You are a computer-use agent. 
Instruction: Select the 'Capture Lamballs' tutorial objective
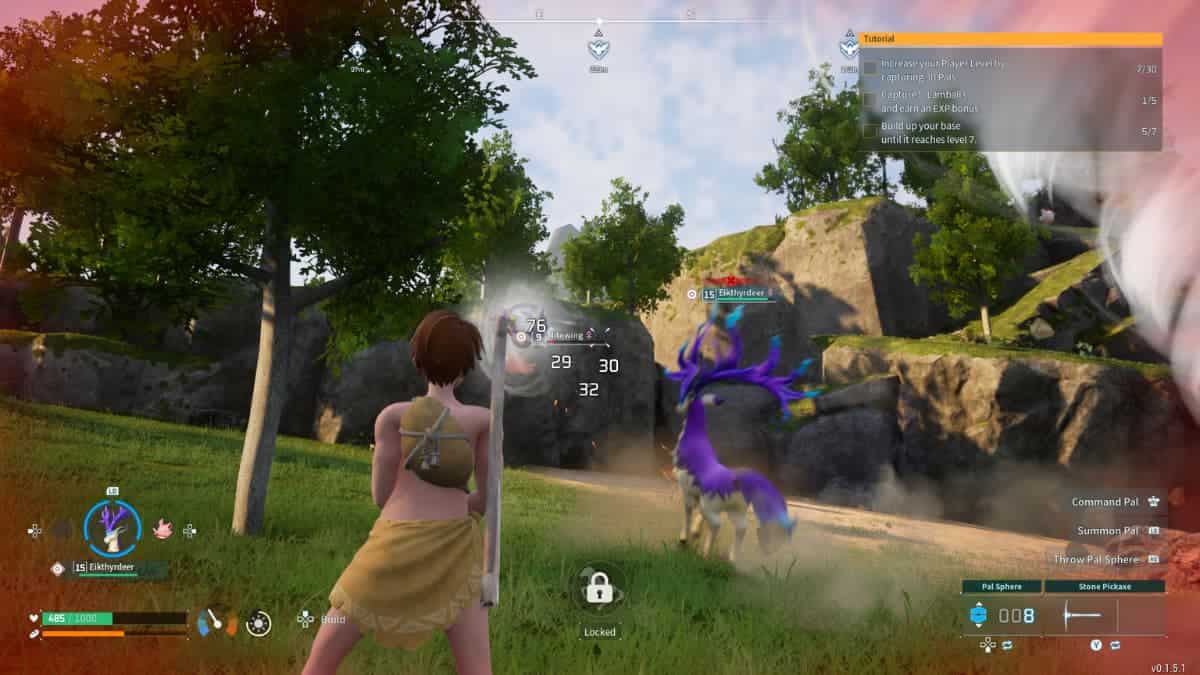click(x=930, y=101)
